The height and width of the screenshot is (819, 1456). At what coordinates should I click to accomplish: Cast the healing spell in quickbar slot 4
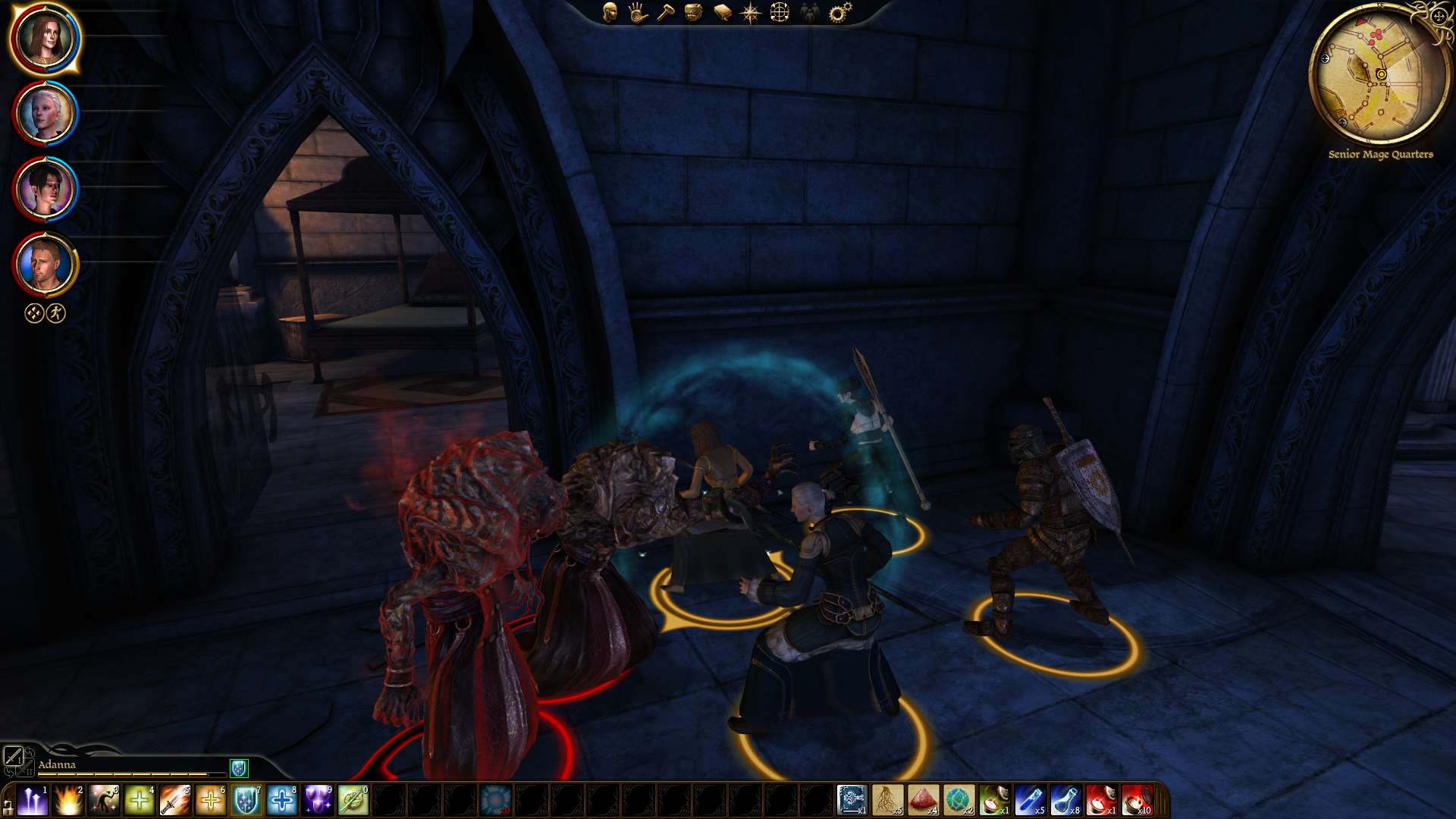click(139, 799)
